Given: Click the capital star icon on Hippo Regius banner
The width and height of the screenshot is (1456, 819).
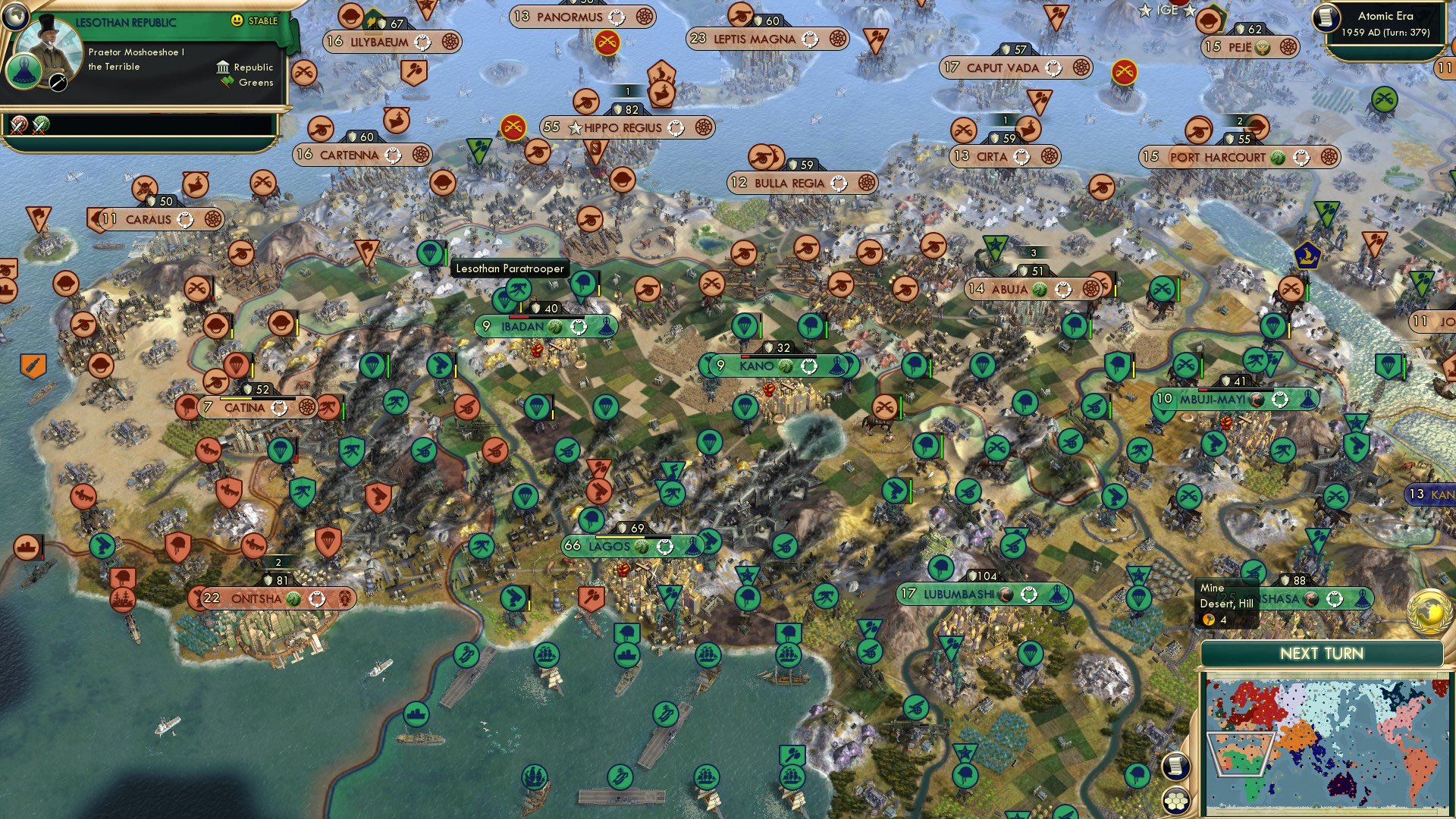Looking at the screenshot, I should click(x=576, y=128).
